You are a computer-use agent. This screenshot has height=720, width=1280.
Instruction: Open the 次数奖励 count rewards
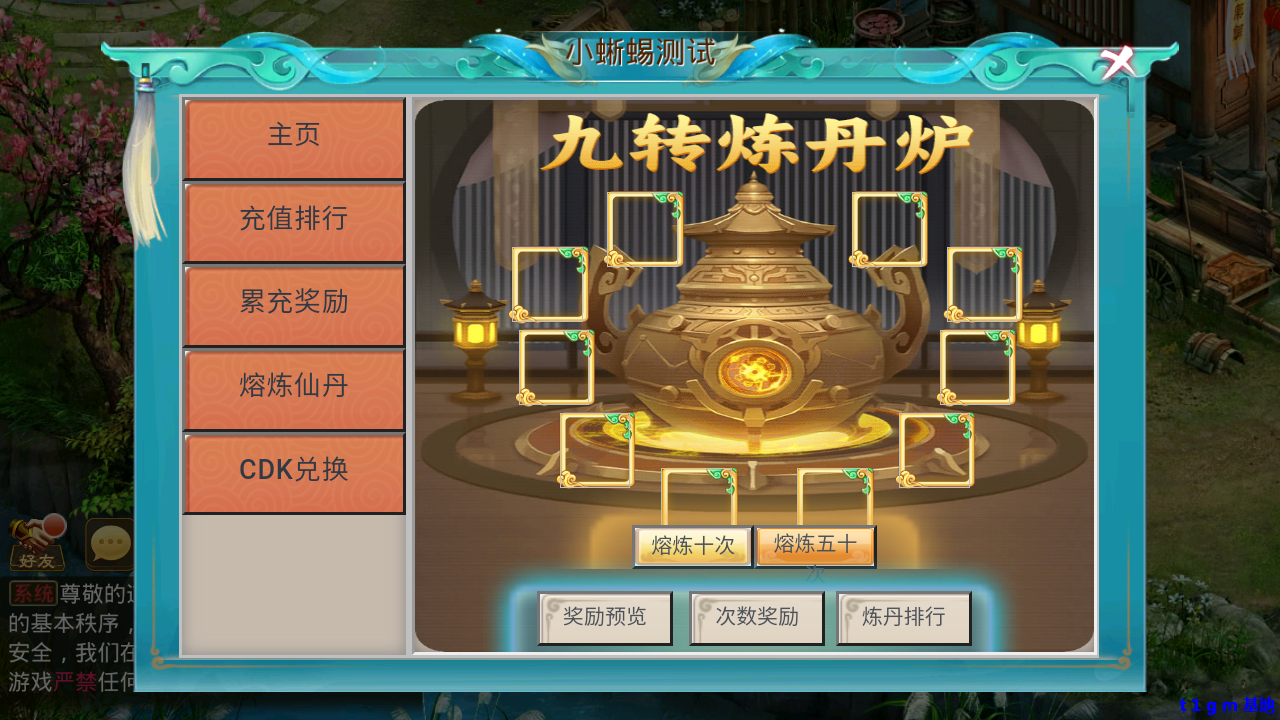coord(756,618)
